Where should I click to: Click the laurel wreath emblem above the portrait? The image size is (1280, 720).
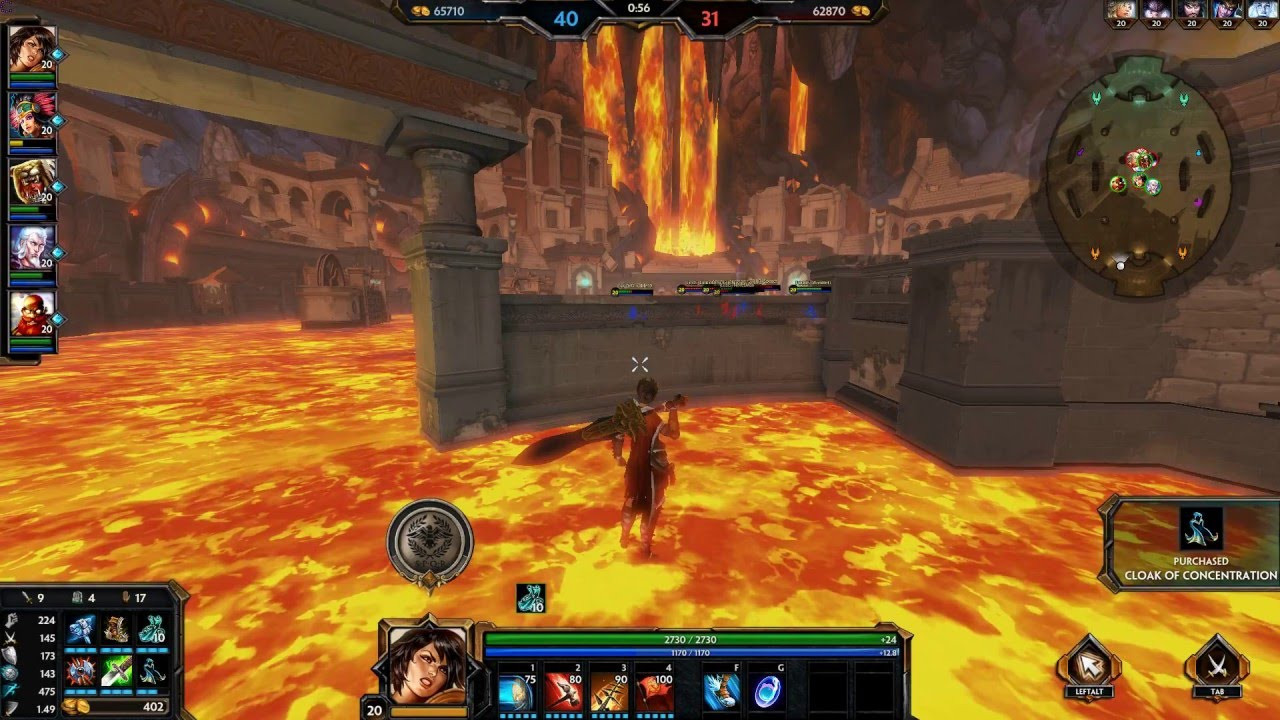pos(429,538)
